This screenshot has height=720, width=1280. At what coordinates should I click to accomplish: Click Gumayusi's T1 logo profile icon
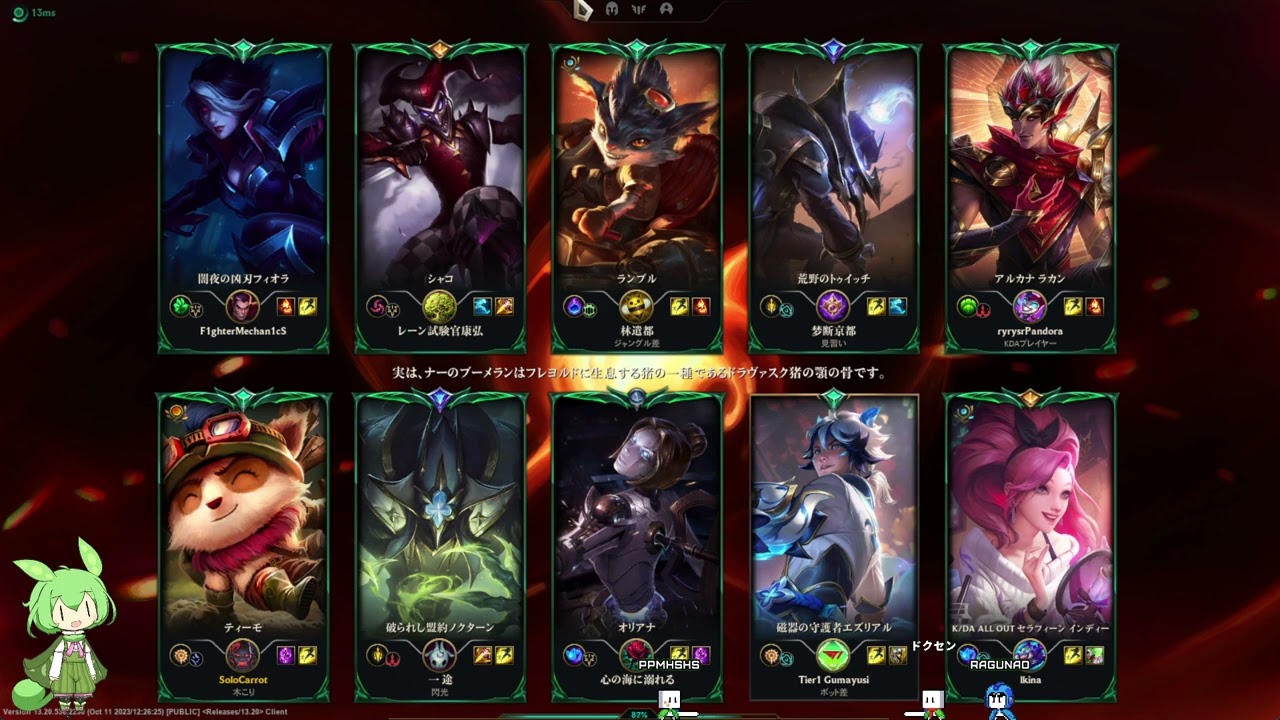[x=833, y=656]
